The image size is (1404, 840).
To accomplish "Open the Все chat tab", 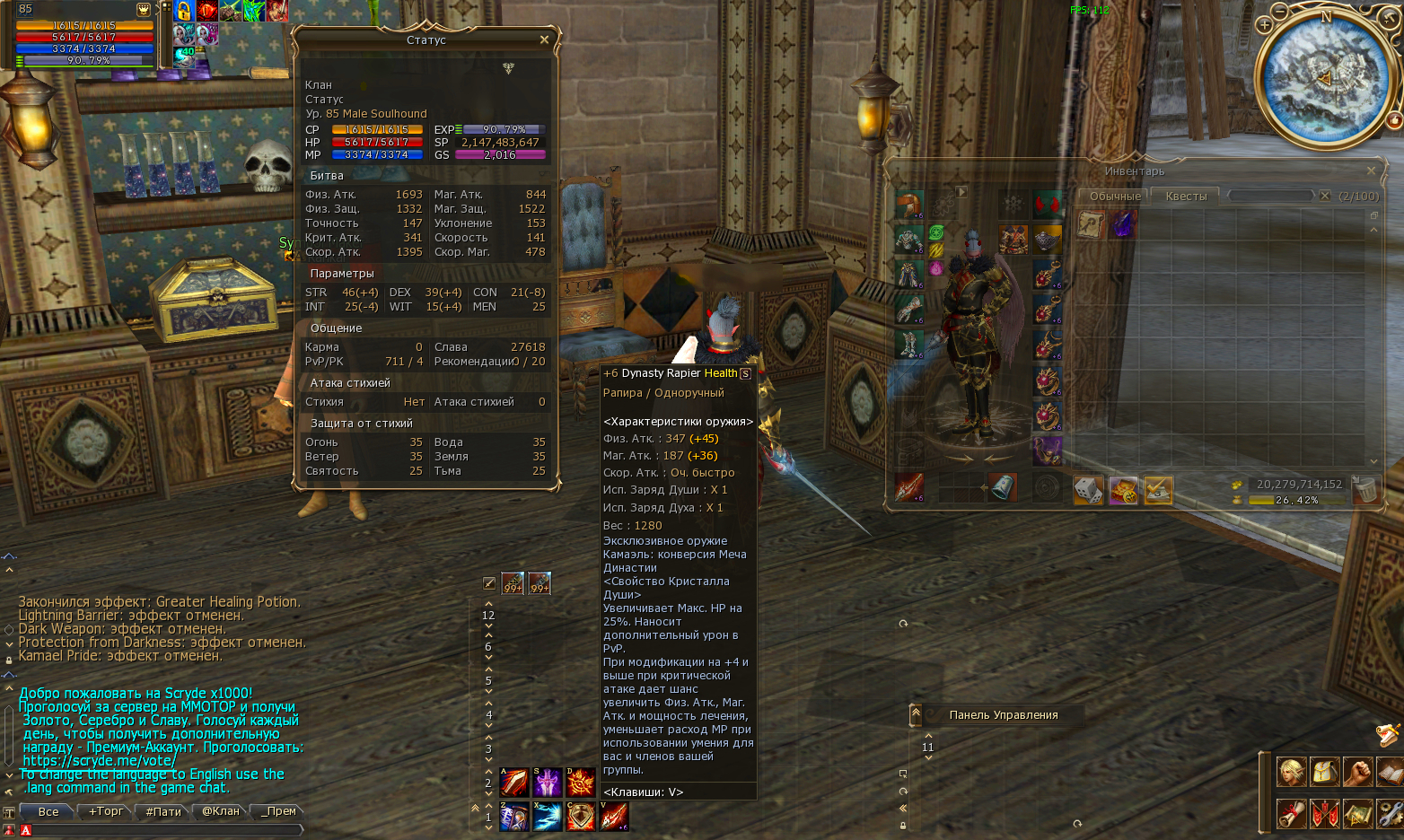I will pos(48,811).
